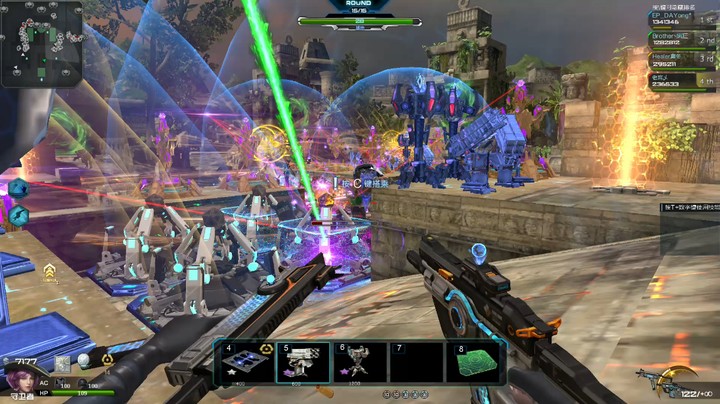Image resolution: width=720 pixels, height=404 pixels.
Task: Click the white orb grenade icon
Action: (x=83, y=360)
